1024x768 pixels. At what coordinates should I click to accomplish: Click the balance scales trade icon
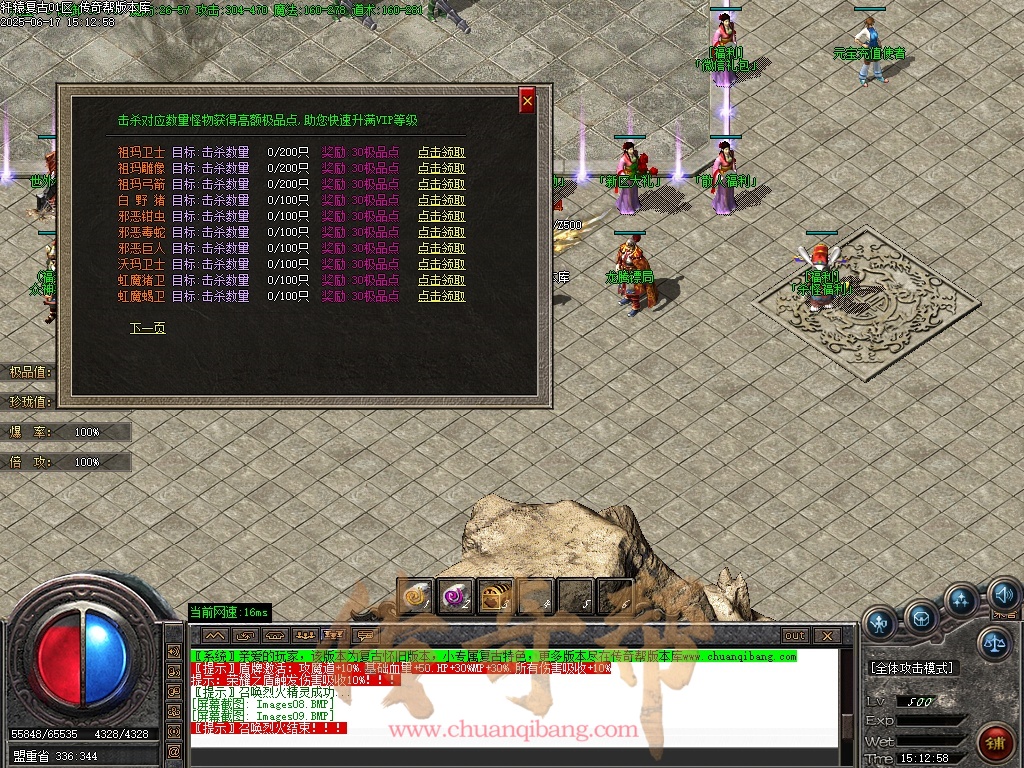(x=994, y=643)
